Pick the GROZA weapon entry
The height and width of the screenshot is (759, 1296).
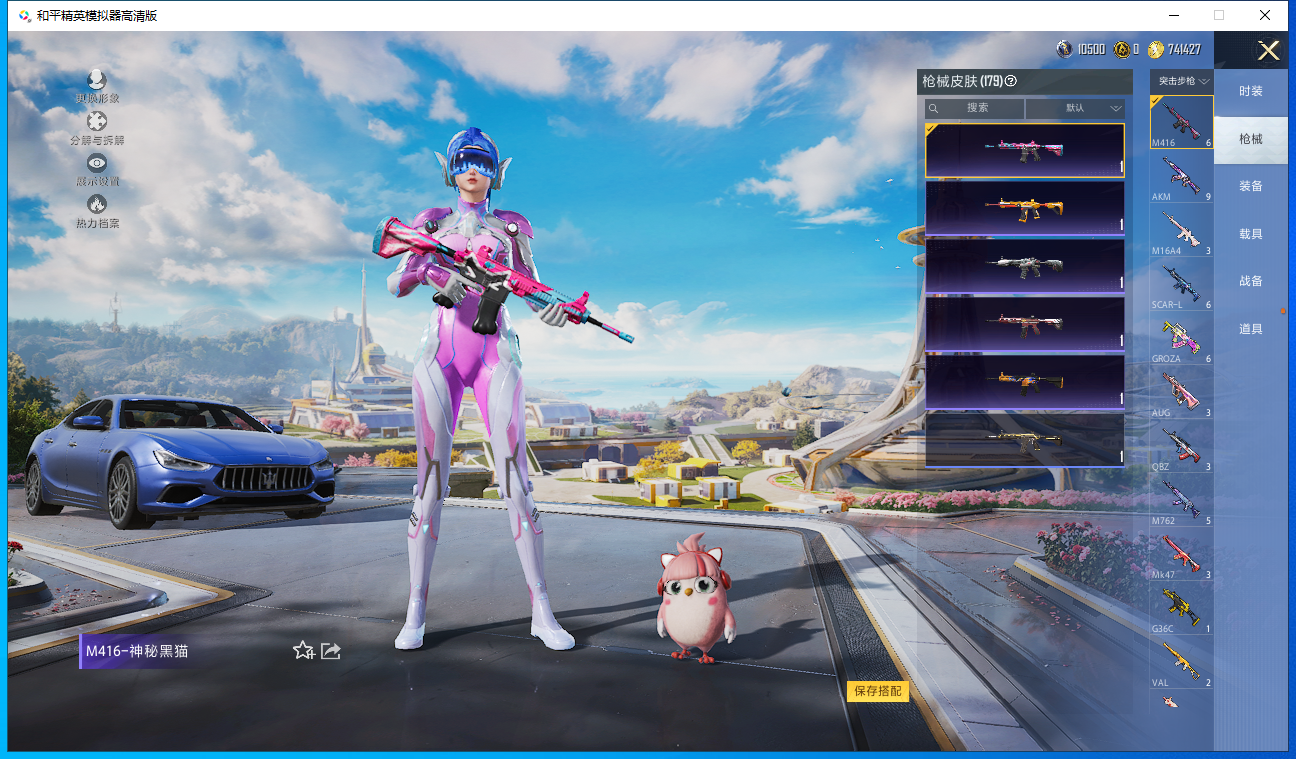[1181, 340]
